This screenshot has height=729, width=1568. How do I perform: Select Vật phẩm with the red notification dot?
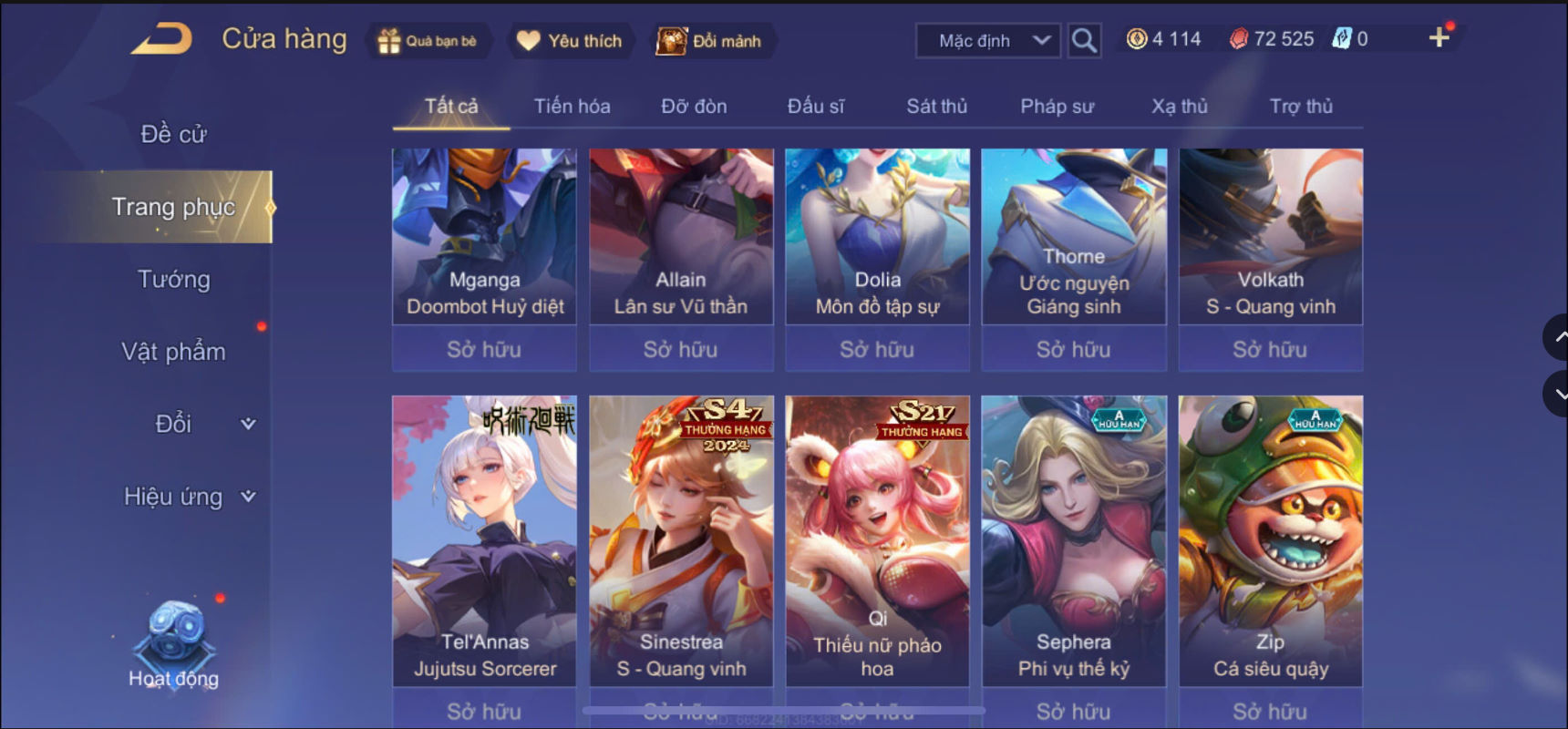click(173, 351)
